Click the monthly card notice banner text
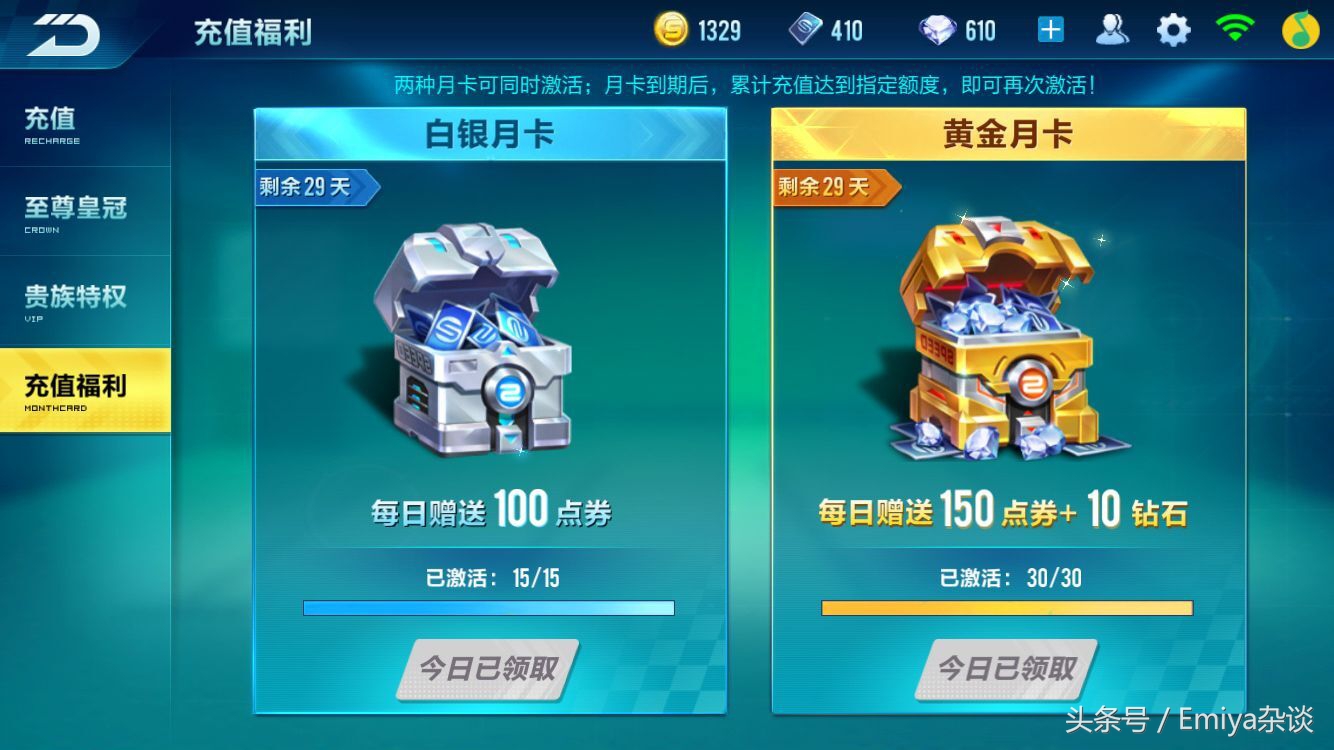The width and height of the screenshot is (1334, 750). [x=750, y=84]
